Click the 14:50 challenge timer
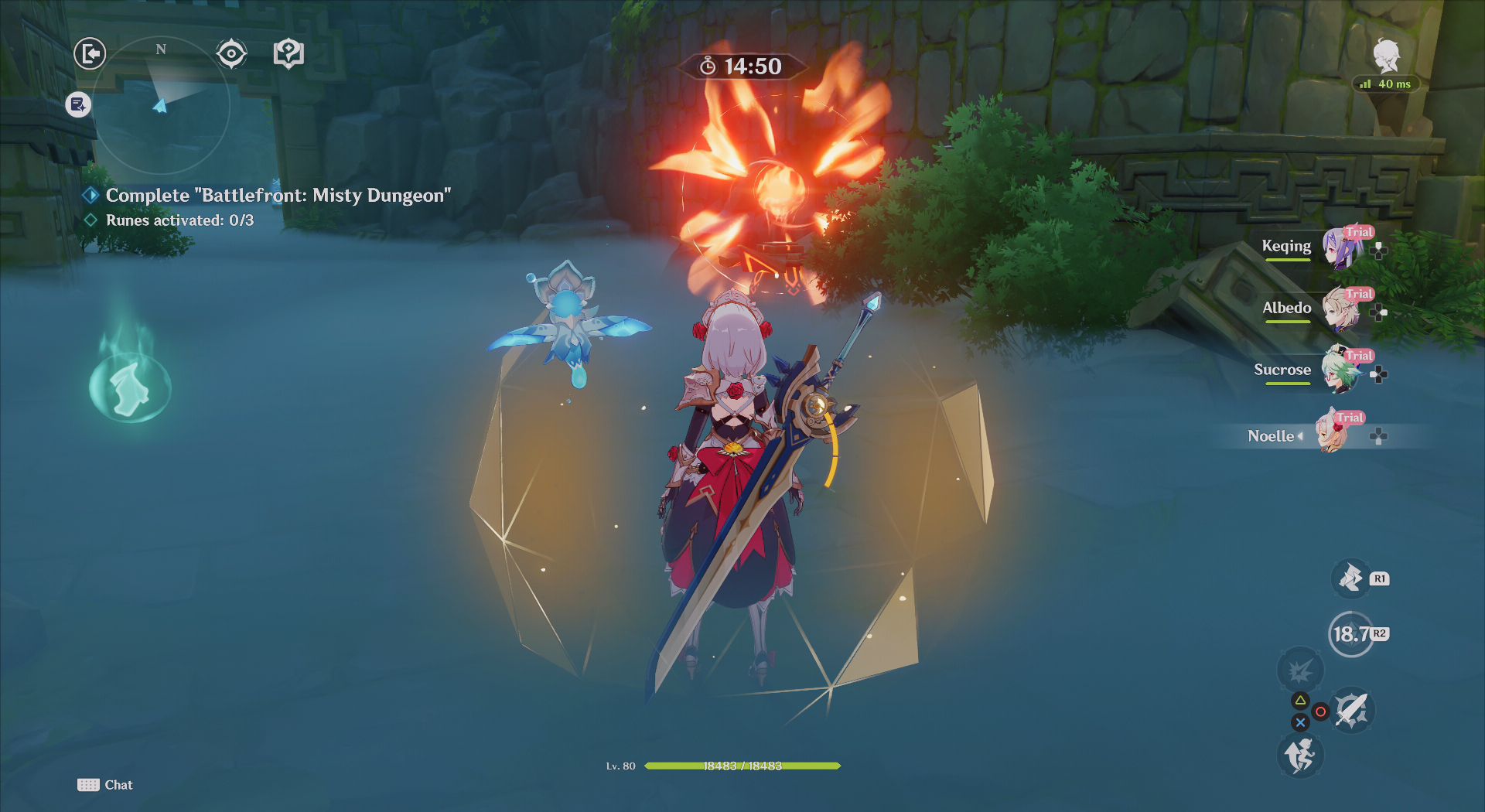 [x=741, y=67]
